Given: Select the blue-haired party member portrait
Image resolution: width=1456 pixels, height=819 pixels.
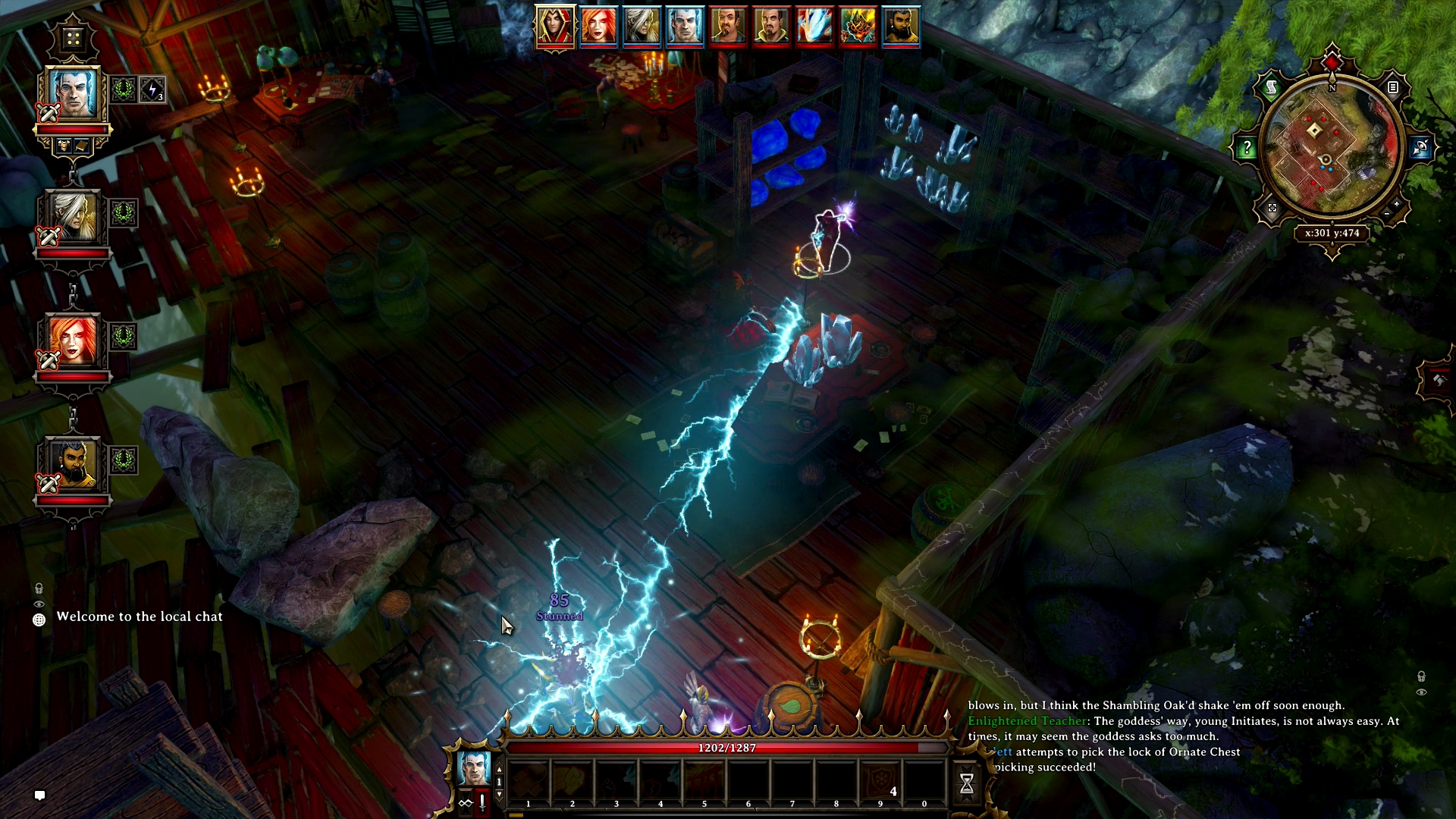Looking at the screenshot, I should coord(74,93).
